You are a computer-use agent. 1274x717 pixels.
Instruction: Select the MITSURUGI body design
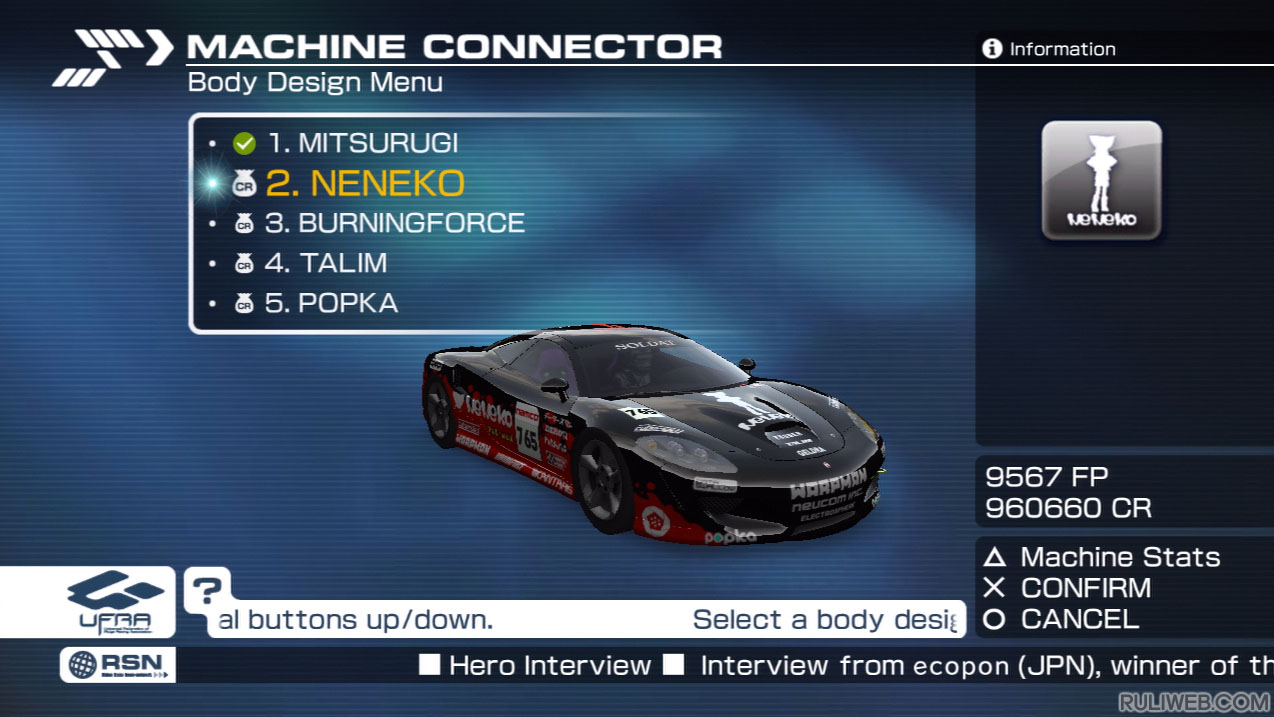coord(362,143)
